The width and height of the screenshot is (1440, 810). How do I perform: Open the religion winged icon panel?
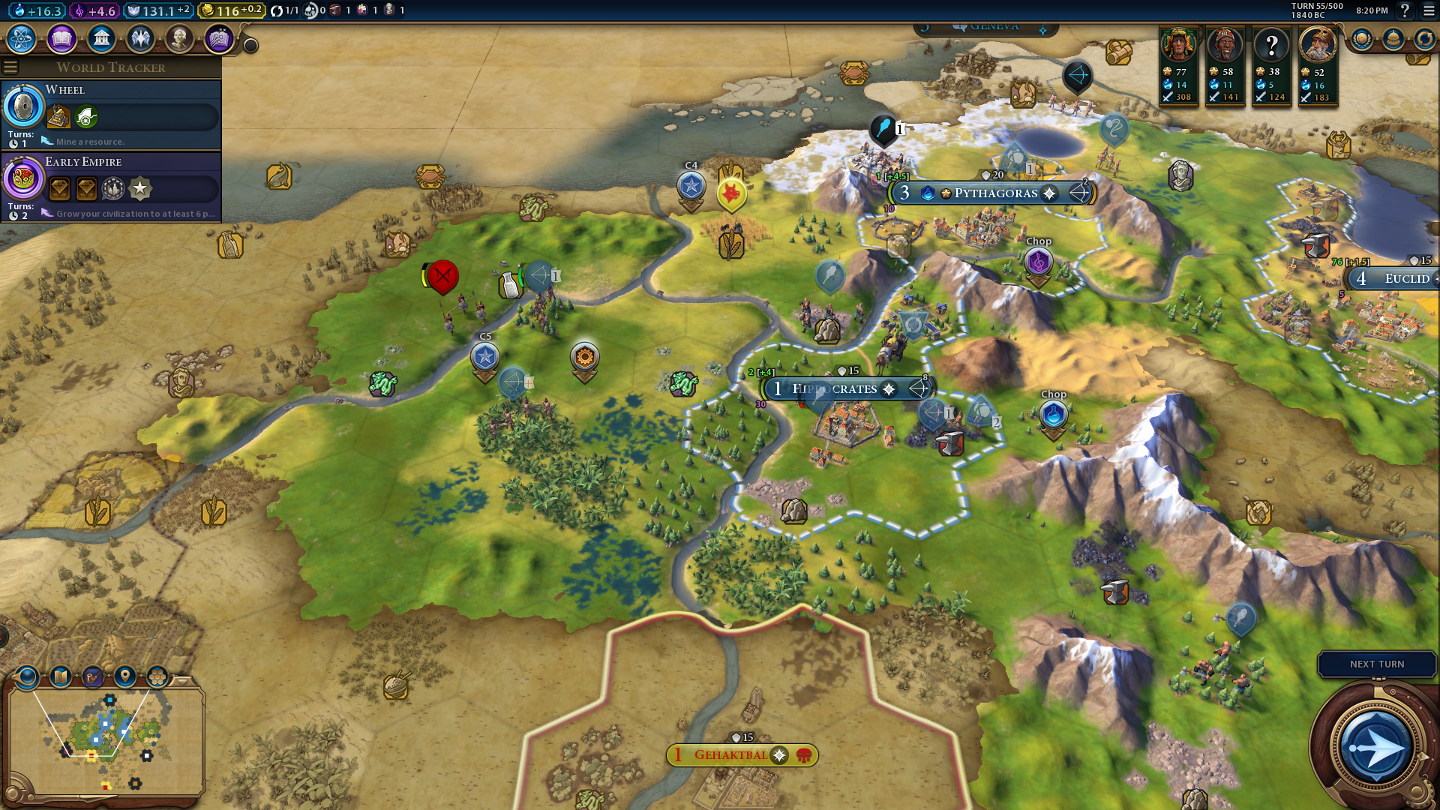click(140, 39)
